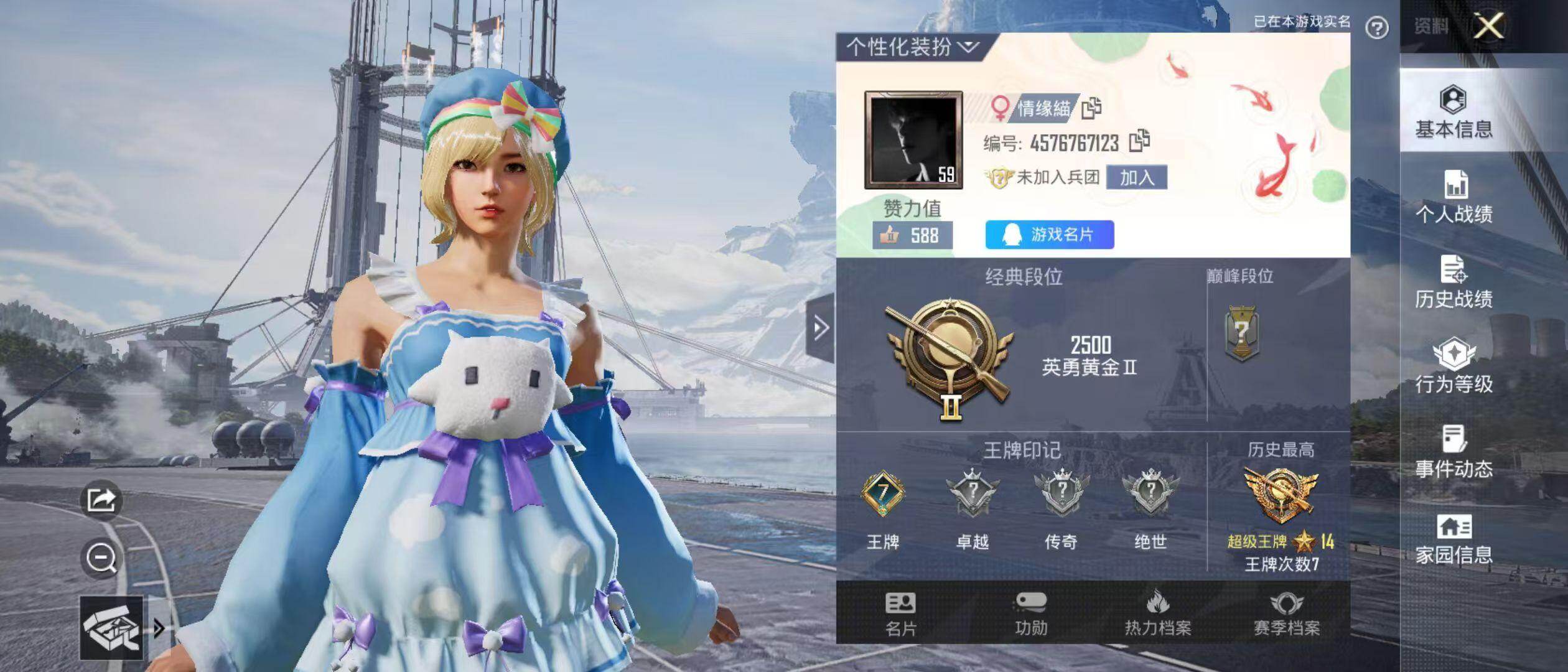Switch to the 个人战绩 tab
The height and width of the screenshot is (672, 1568).
(x=1454, y=197)
